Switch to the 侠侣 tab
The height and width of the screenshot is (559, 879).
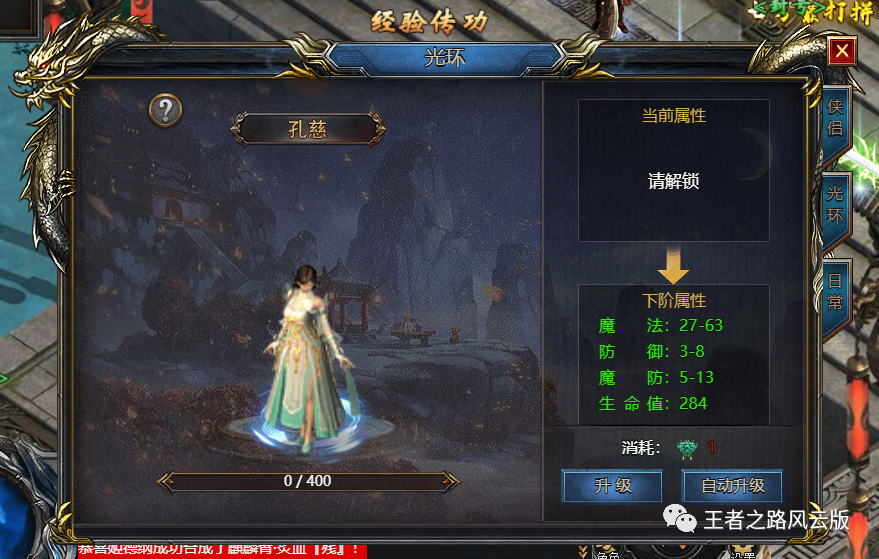click(x=835, y=117)
